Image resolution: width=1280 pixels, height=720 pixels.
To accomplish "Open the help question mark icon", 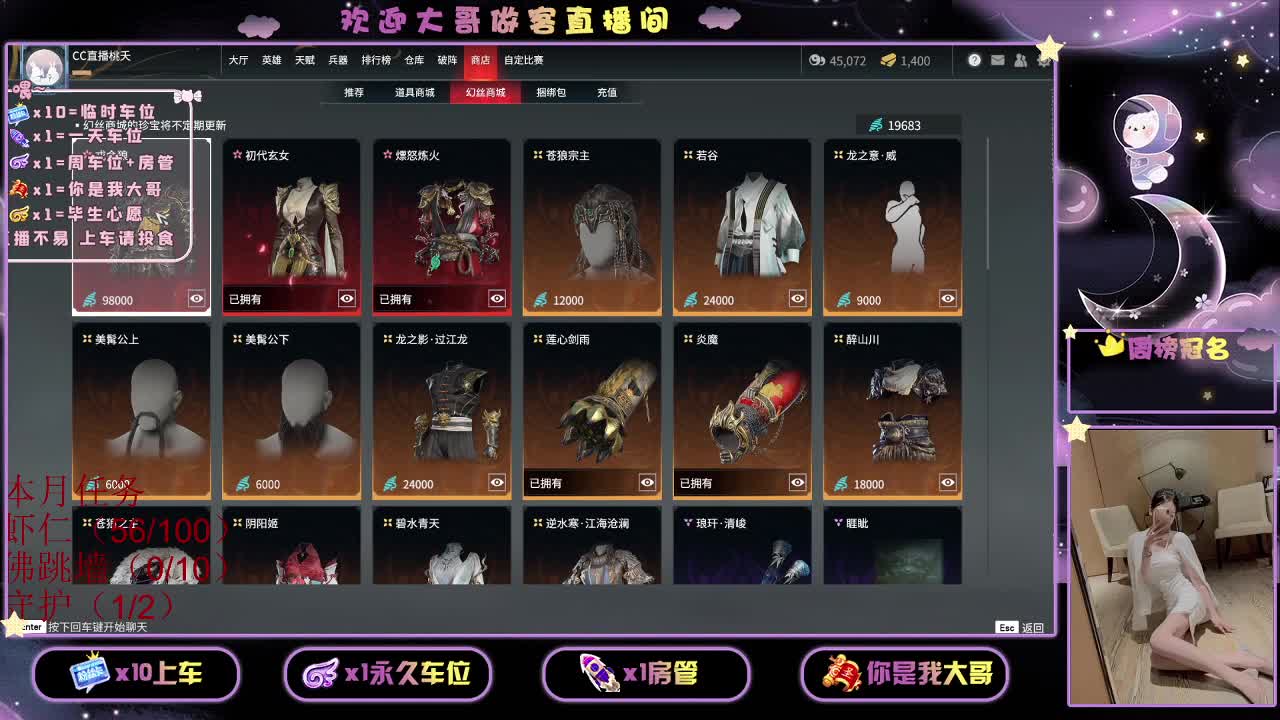I will 974,61.
